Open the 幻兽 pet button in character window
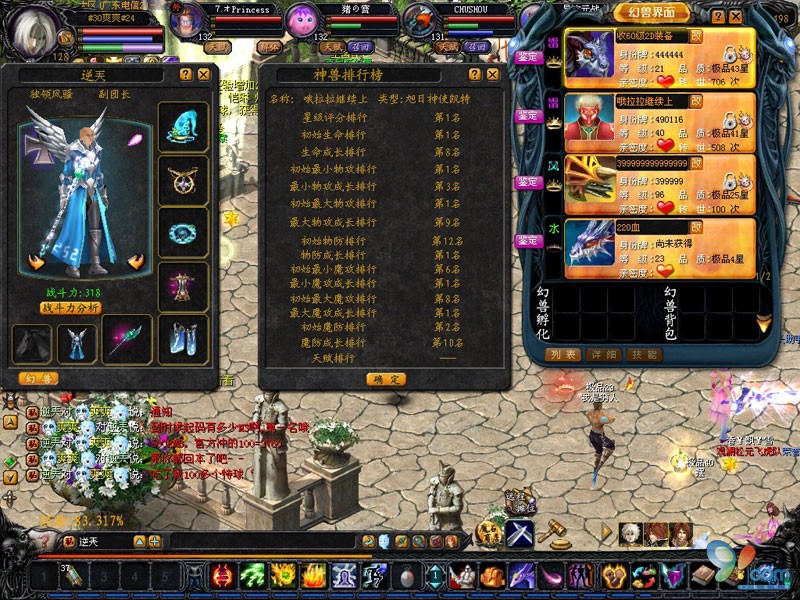Viewport: 800px width, 600px height. point(38,378)
